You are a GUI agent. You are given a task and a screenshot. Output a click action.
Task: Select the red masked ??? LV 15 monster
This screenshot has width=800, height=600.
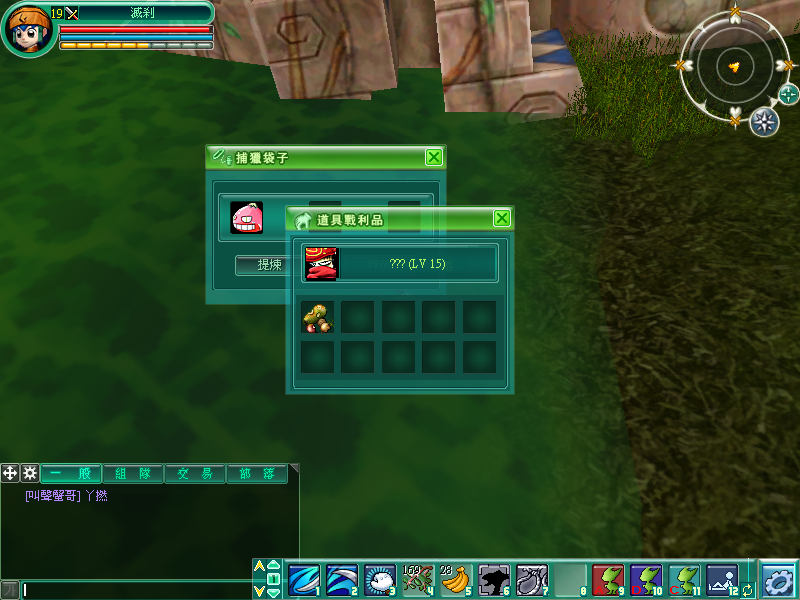point(322,263)
